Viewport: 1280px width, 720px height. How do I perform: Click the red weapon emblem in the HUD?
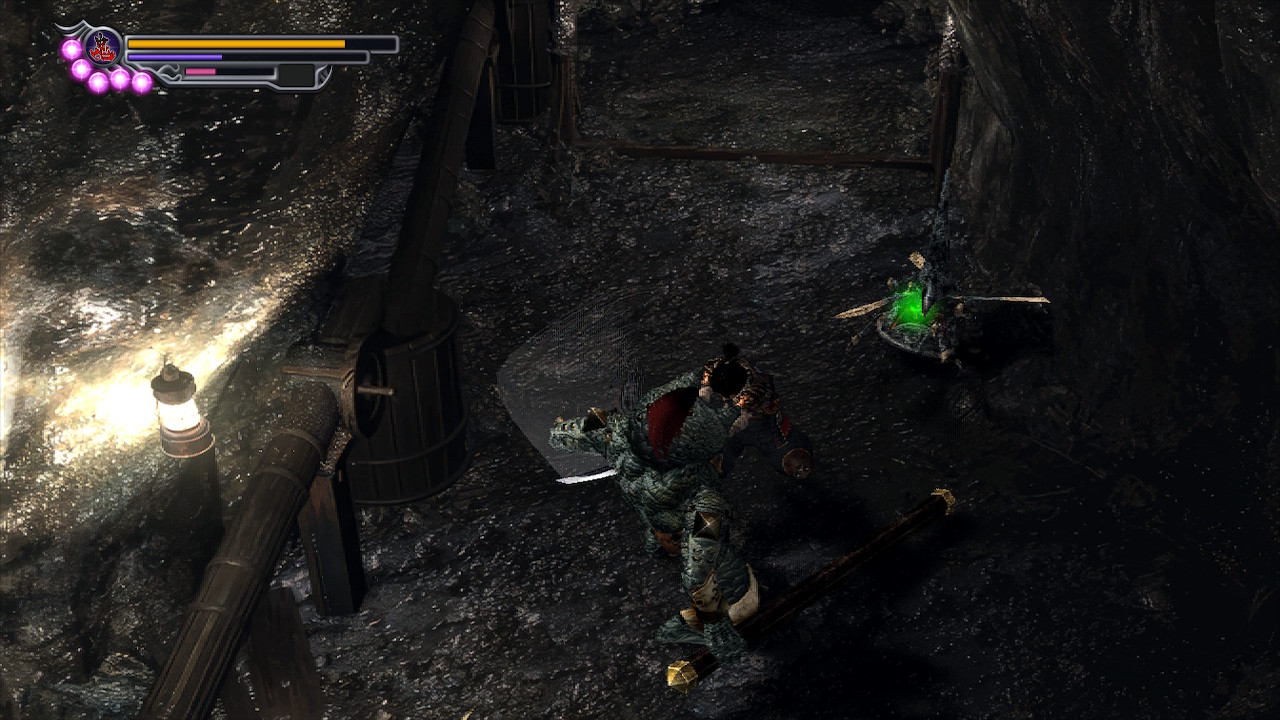tap(102, 47)
